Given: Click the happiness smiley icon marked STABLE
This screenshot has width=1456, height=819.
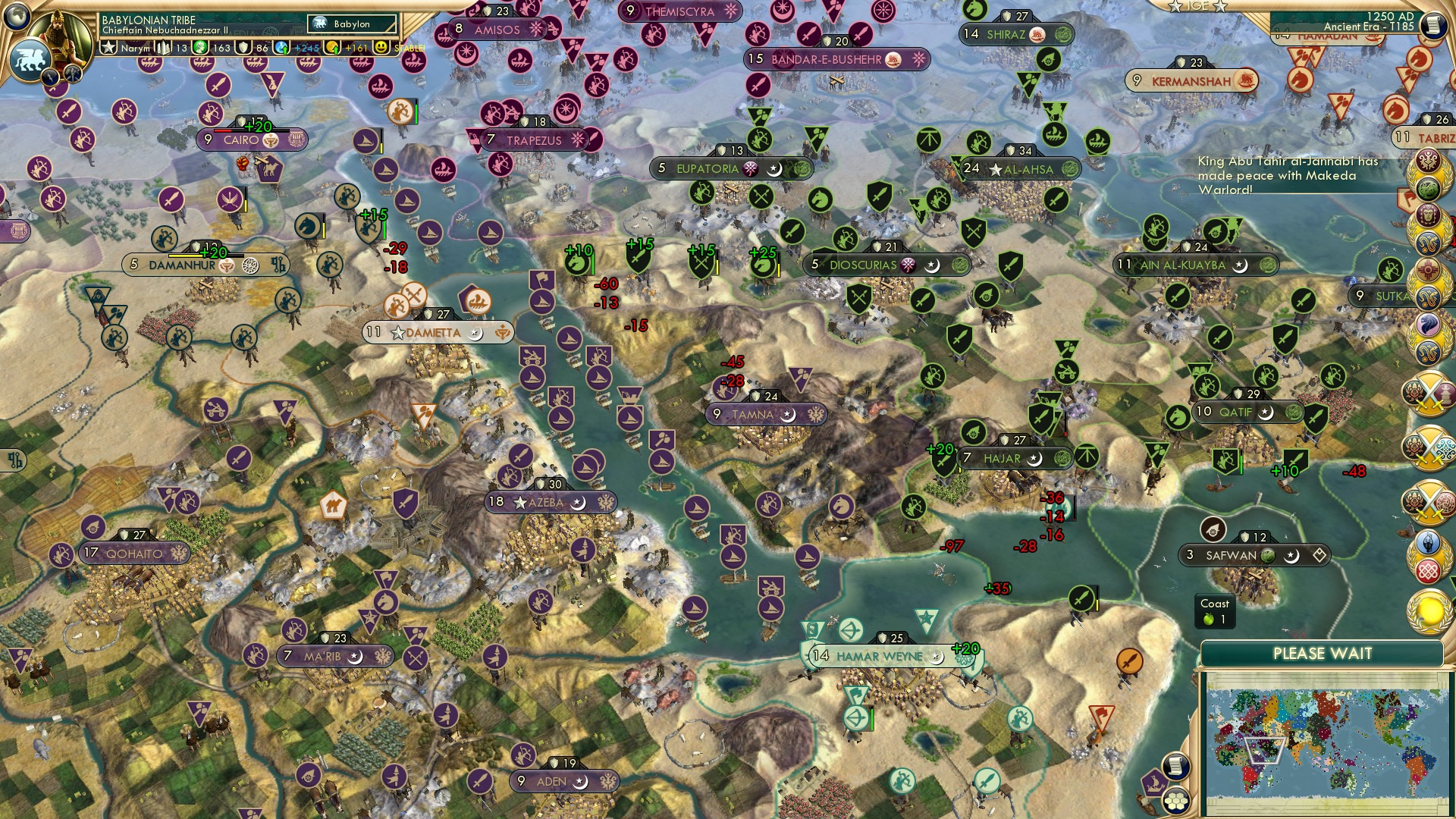Looking at the screenshot, I should 380,48.
